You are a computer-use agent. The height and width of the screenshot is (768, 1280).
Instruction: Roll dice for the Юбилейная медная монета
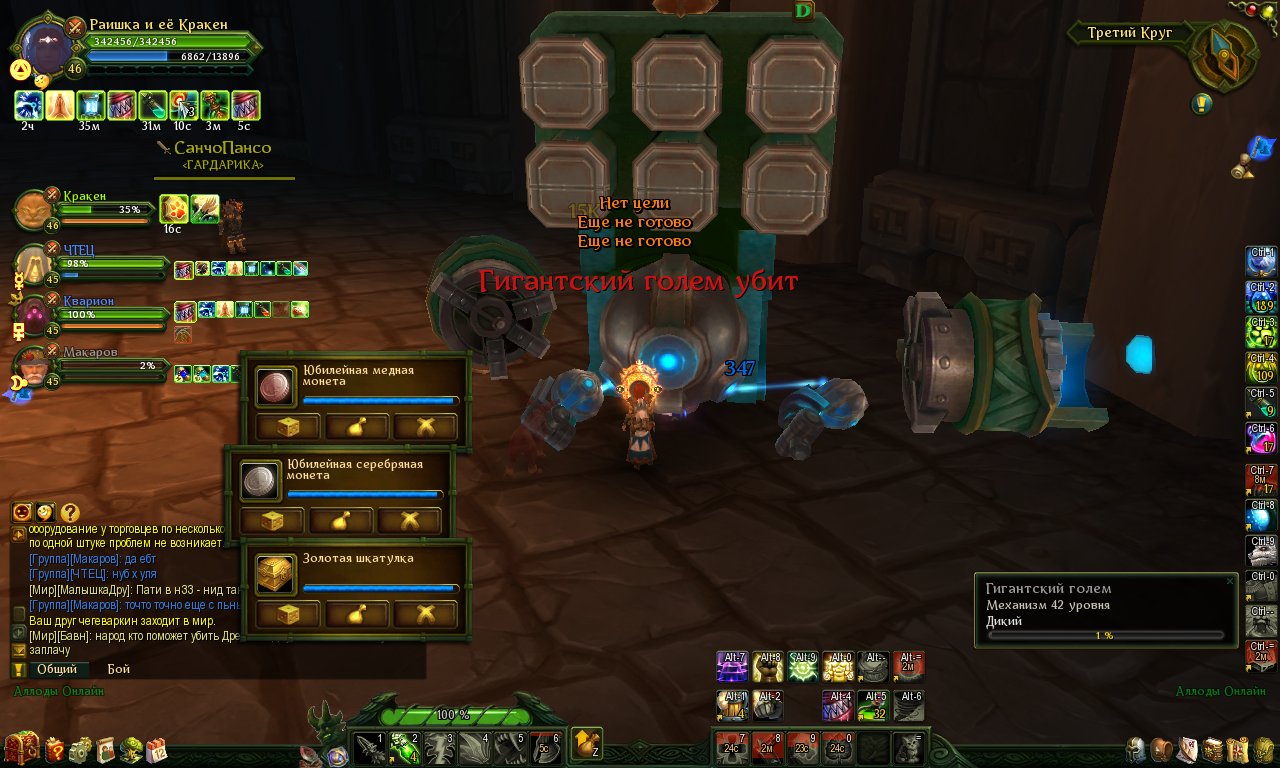pos(288,426)
